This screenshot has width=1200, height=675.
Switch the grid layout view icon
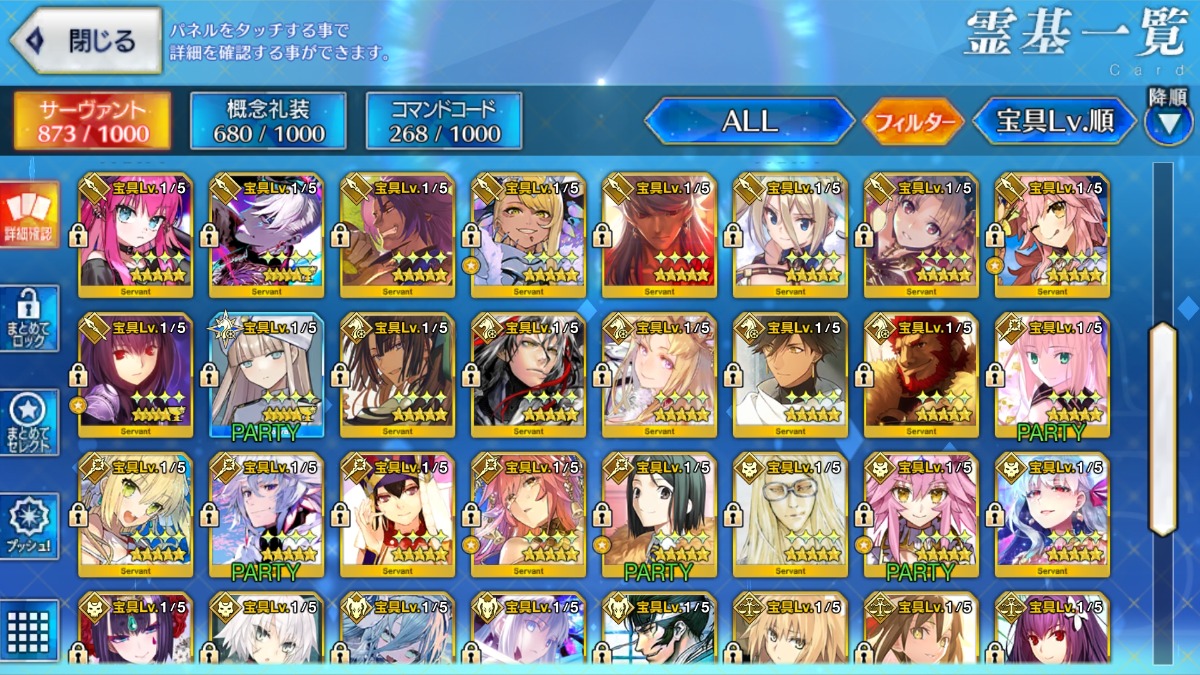coord(30,628)
